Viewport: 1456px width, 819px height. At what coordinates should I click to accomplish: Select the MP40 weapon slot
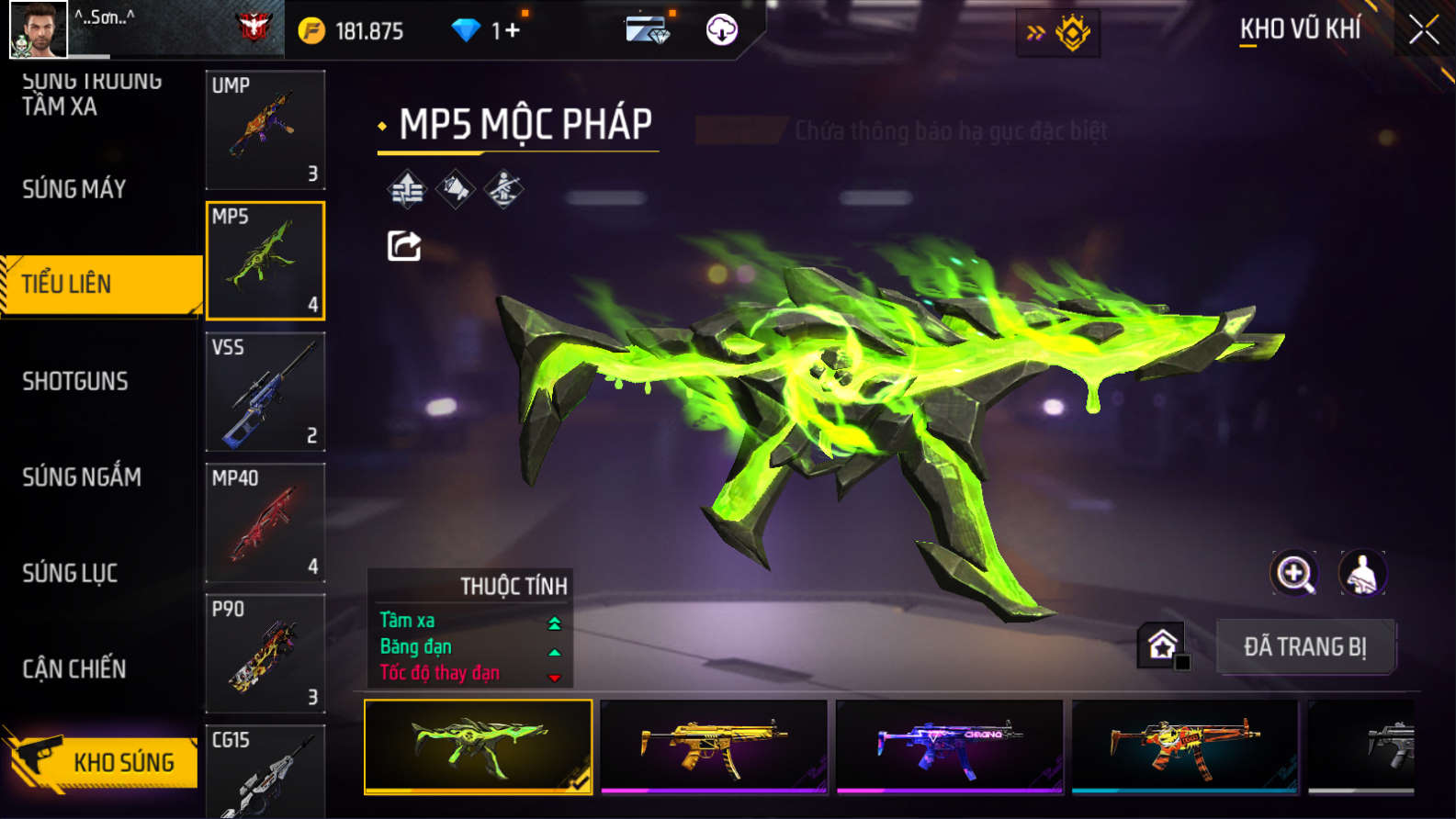point(265,522)
